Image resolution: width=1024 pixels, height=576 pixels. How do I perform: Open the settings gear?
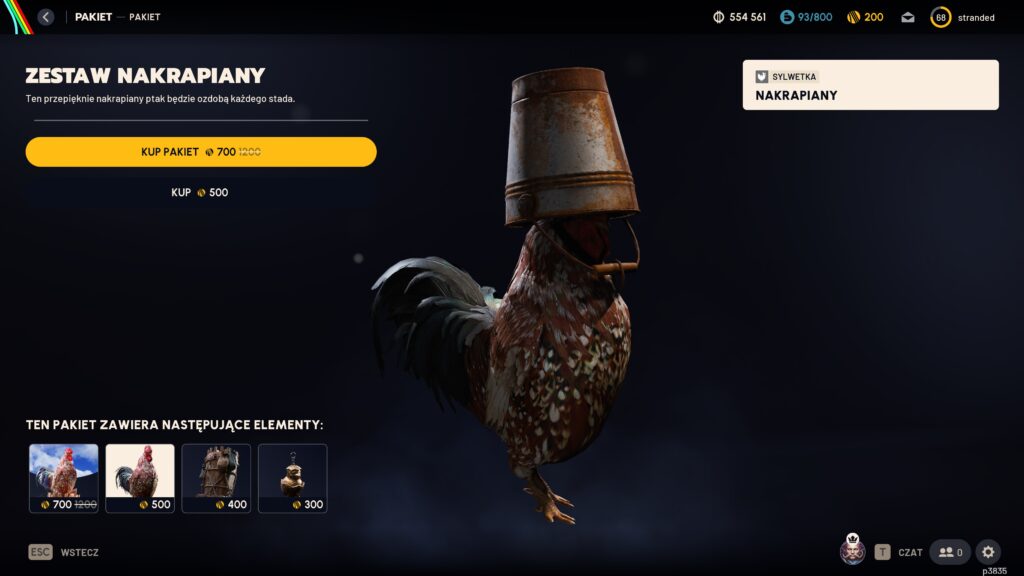(x=988, y=552)
